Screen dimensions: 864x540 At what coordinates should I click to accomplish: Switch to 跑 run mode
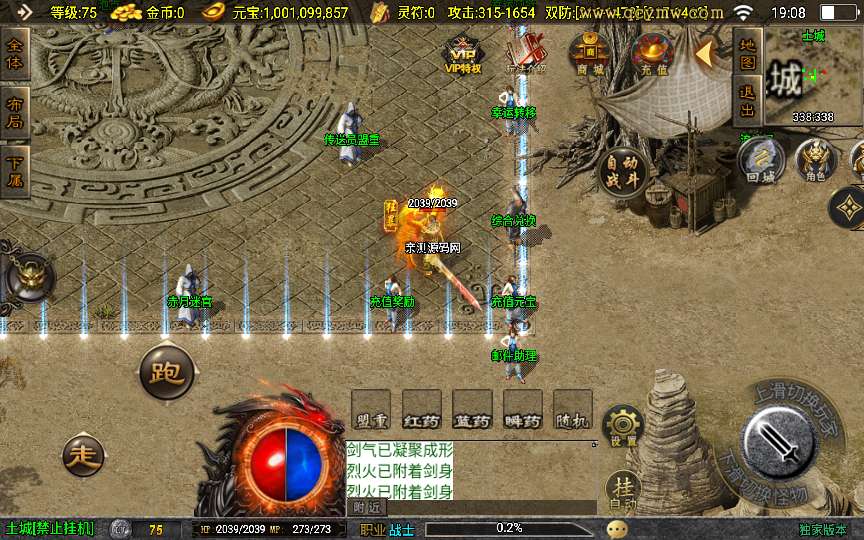165,373
